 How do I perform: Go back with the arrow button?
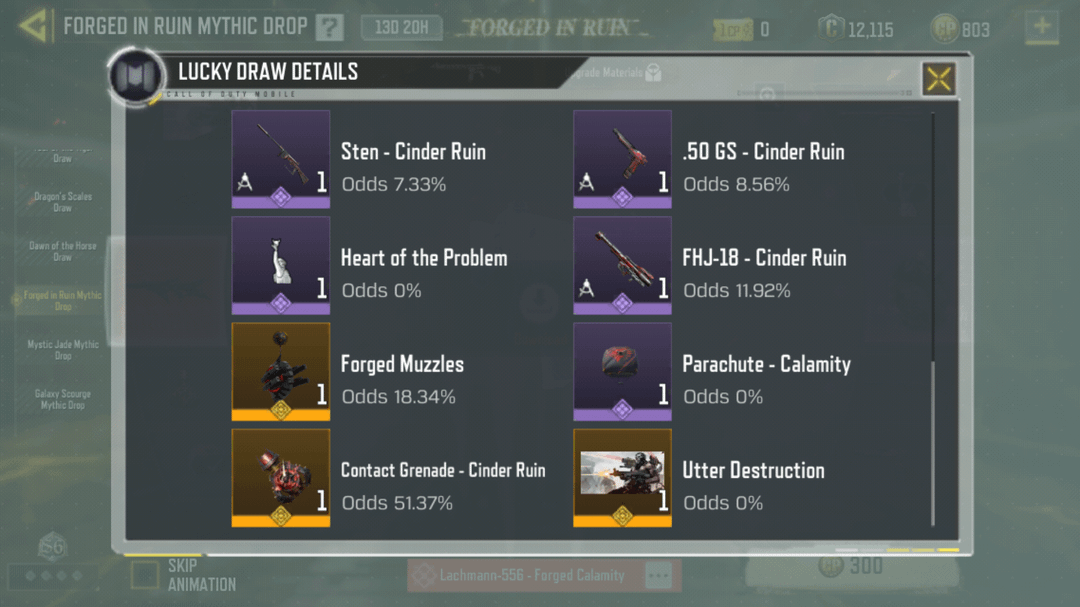click(33, 26)
